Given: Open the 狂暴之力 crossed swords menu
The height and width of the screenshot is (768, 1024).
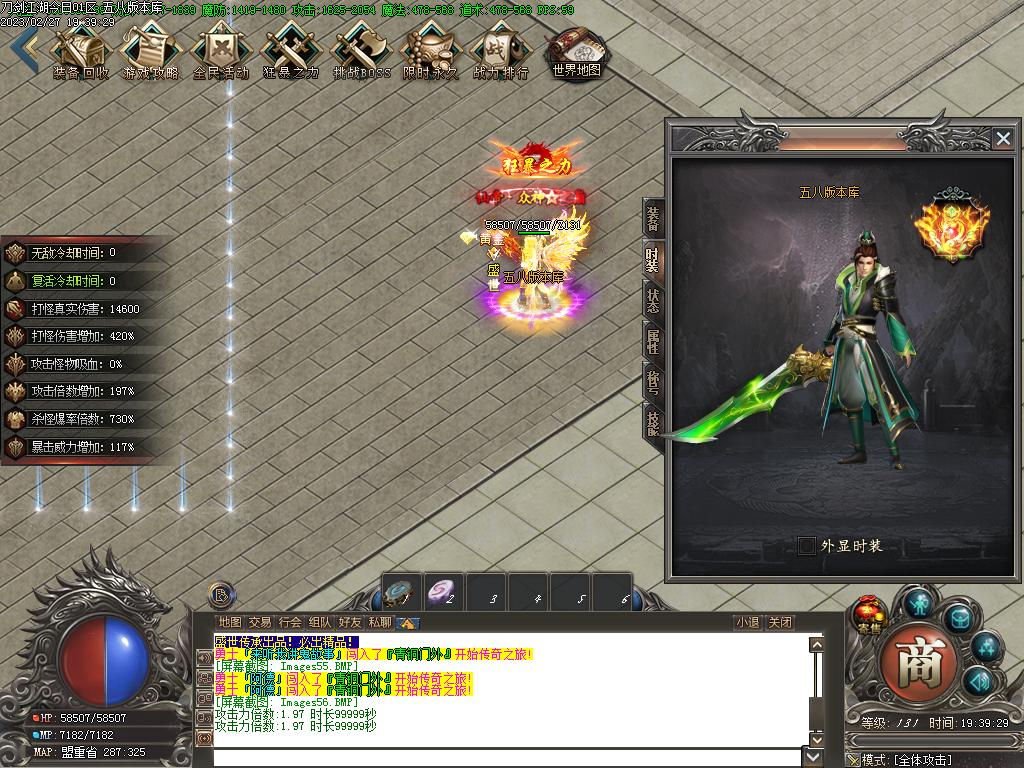Looking at the screenshot, I should pos(290,50).
